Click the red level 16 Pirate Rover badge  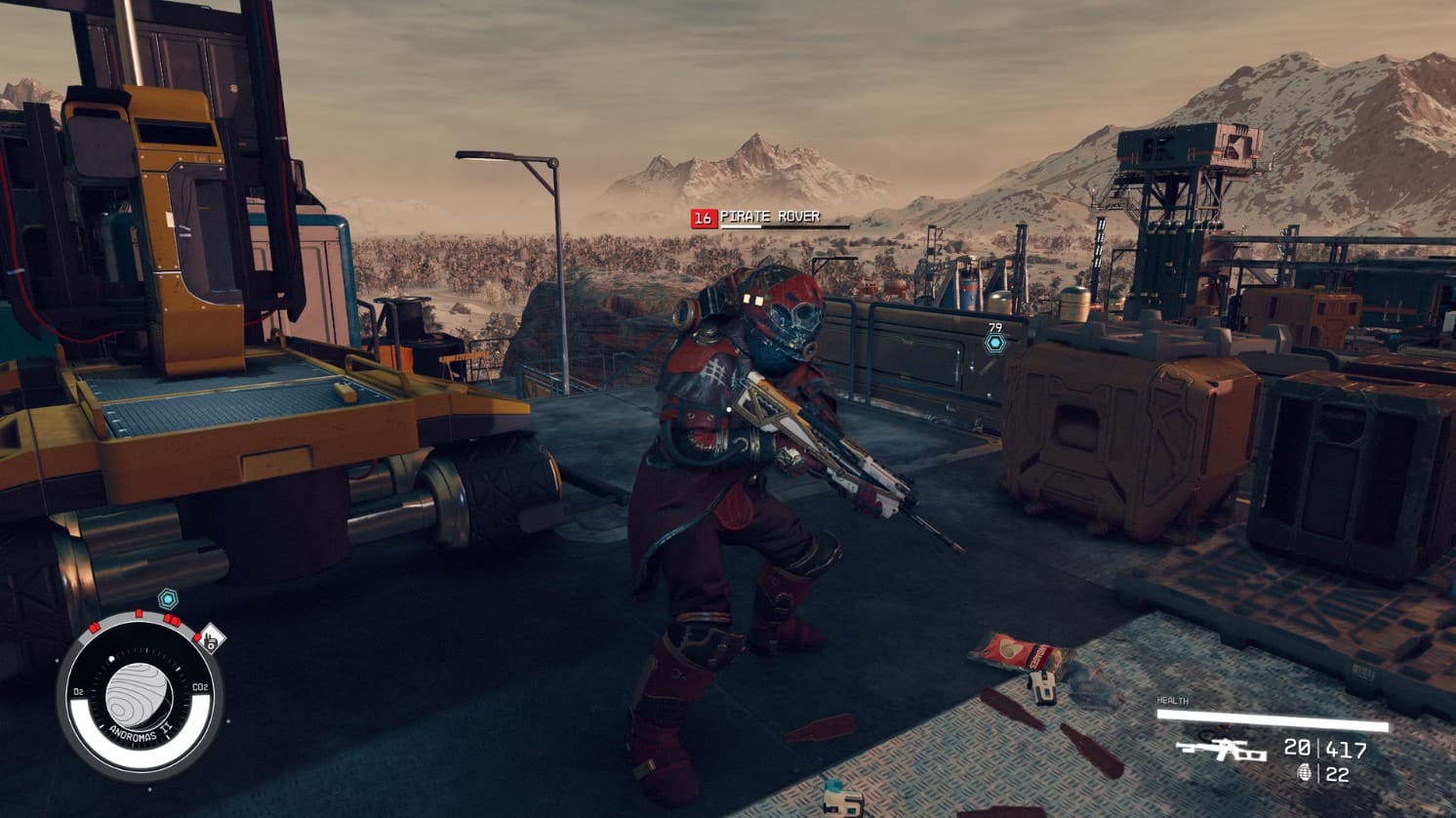point(704,218)
